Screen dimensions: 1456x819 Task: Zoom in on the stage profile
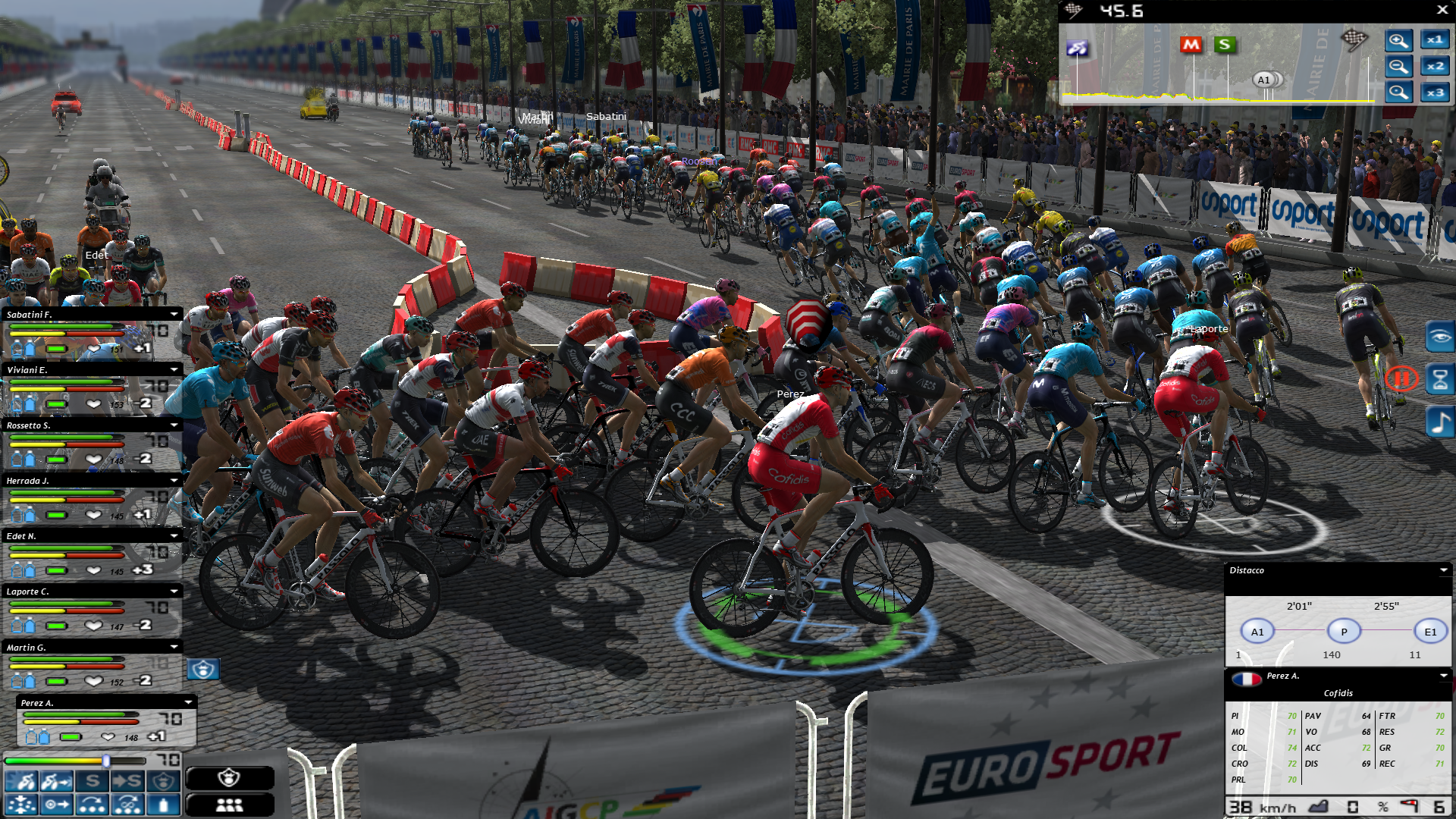1398,40
